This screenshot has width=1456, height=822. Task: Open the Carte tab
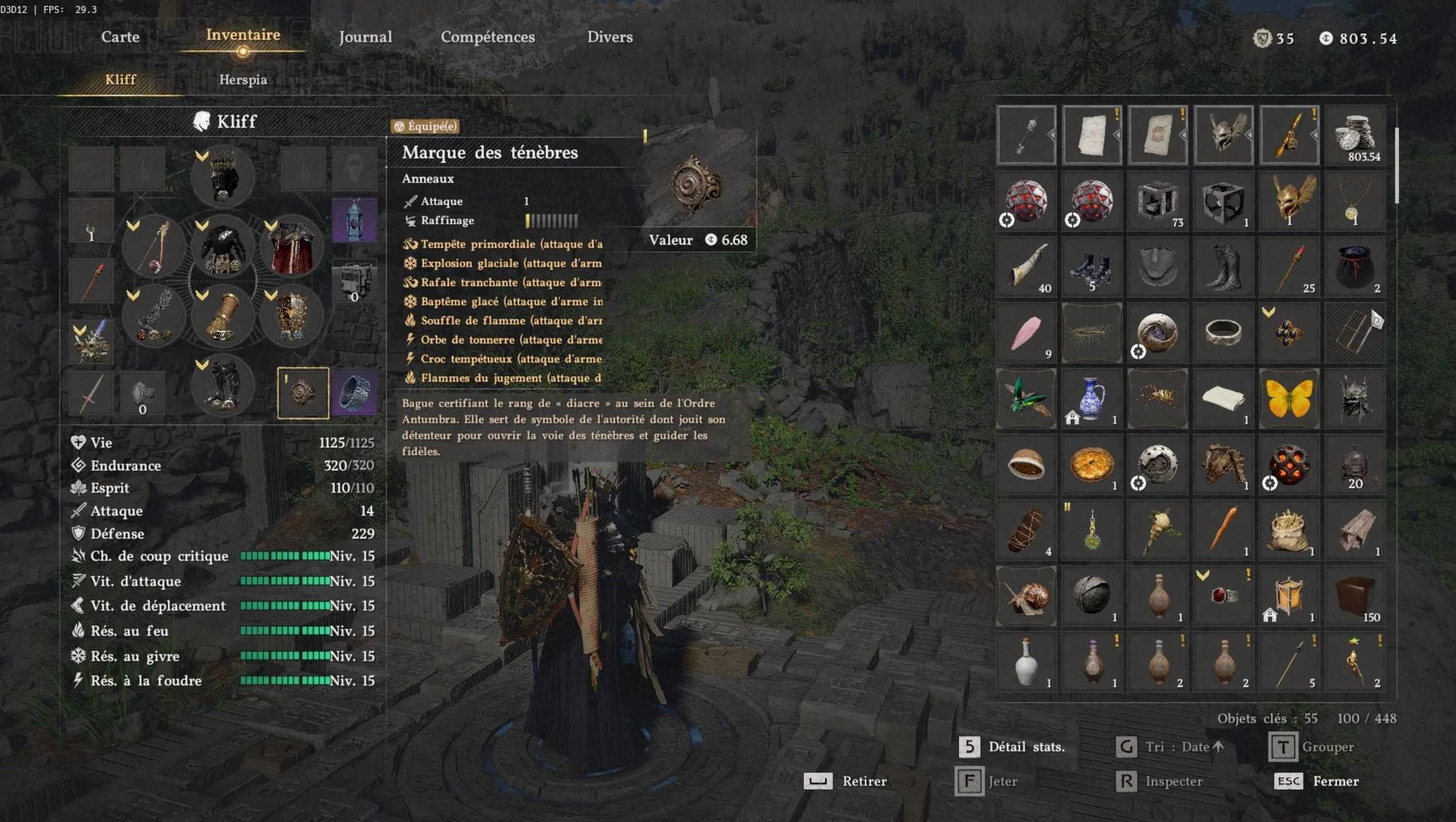pyautogui.click(x=120, y=37)
